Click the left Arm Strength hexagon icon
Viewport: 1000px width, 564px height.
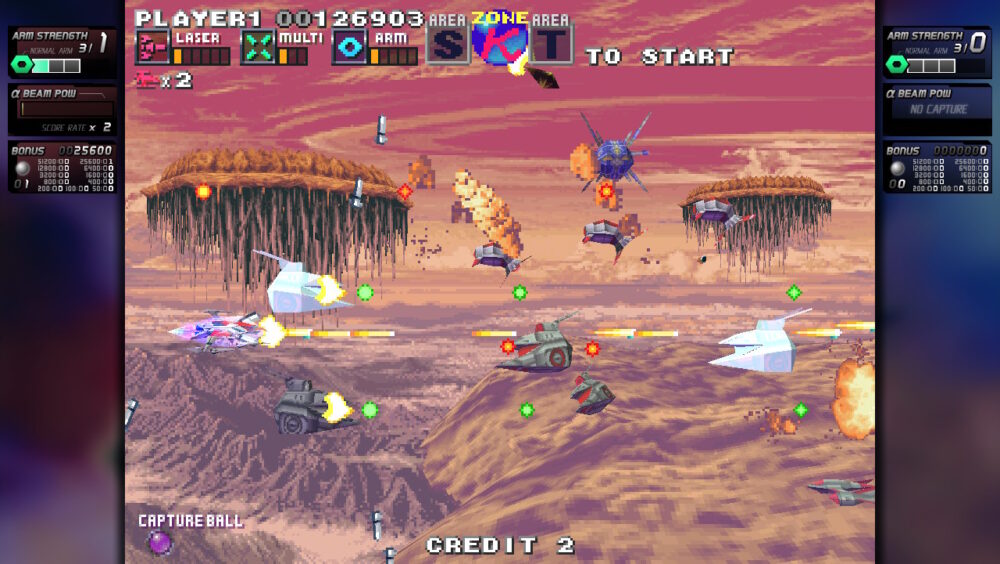coord(22,65)
